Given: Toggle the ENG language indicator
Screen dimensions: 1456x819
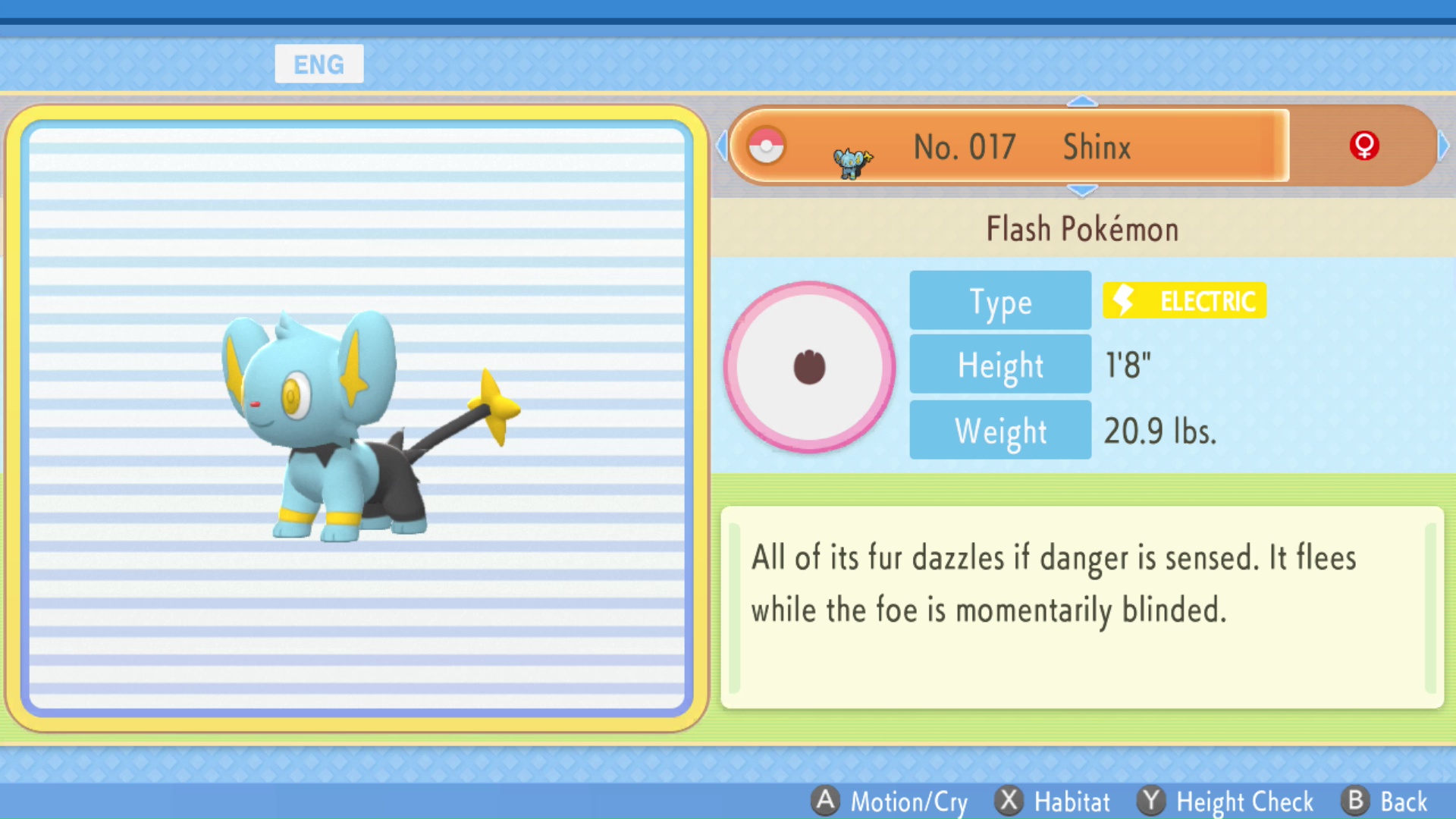Looking at the screenshot, I should tap(318, 64).
